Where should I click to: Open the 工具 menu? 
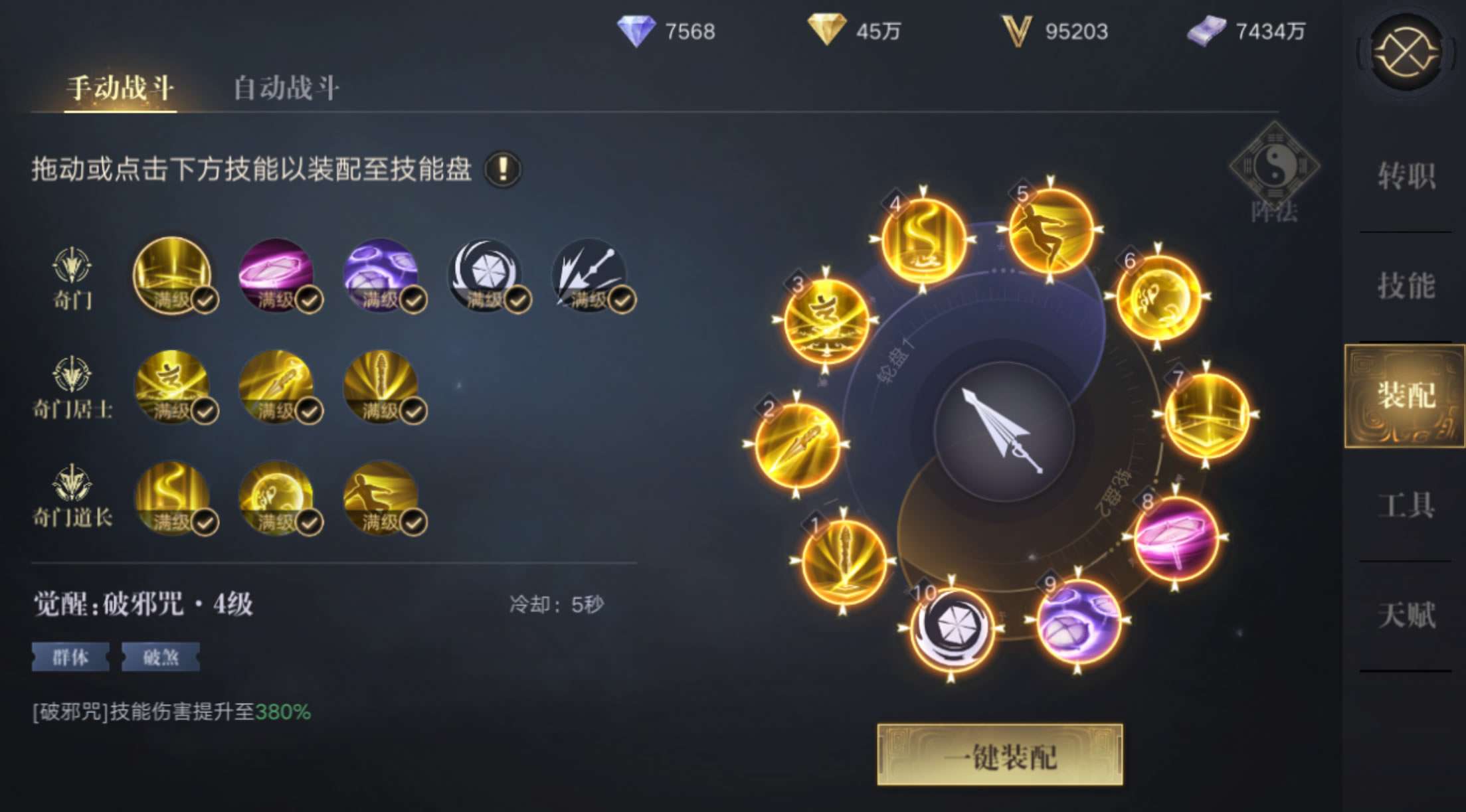point(1406,505)
